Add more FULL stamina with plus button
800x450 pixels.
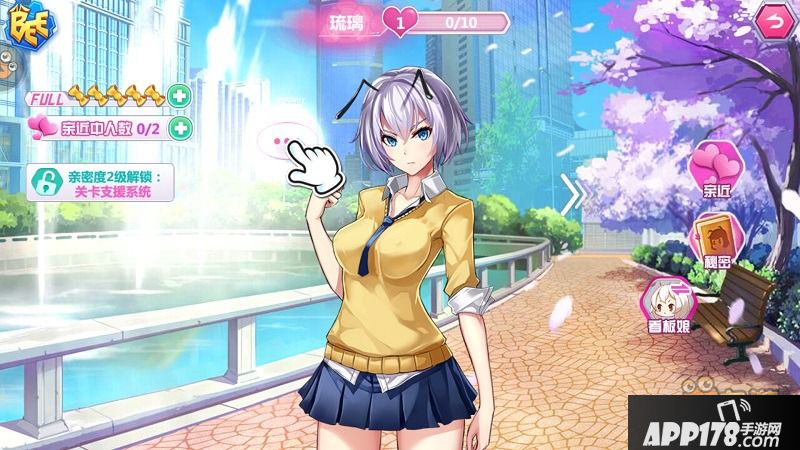coord(179,97)
